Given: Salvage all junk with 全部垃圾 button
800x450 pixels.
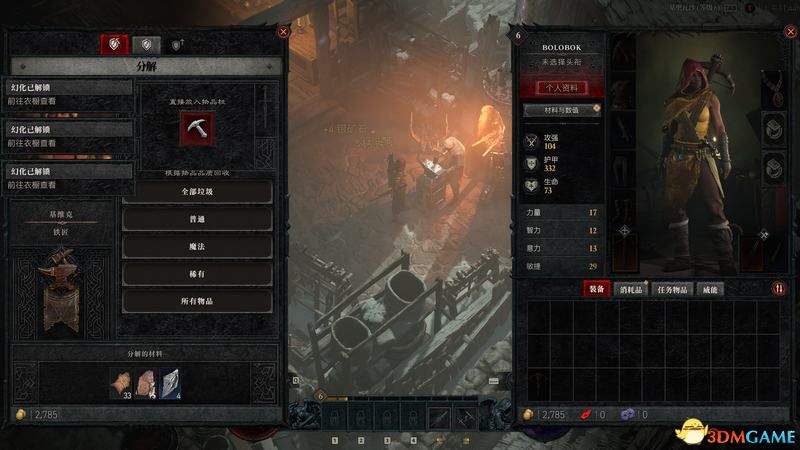Looking at the screenshot, I should coord(197,192).
